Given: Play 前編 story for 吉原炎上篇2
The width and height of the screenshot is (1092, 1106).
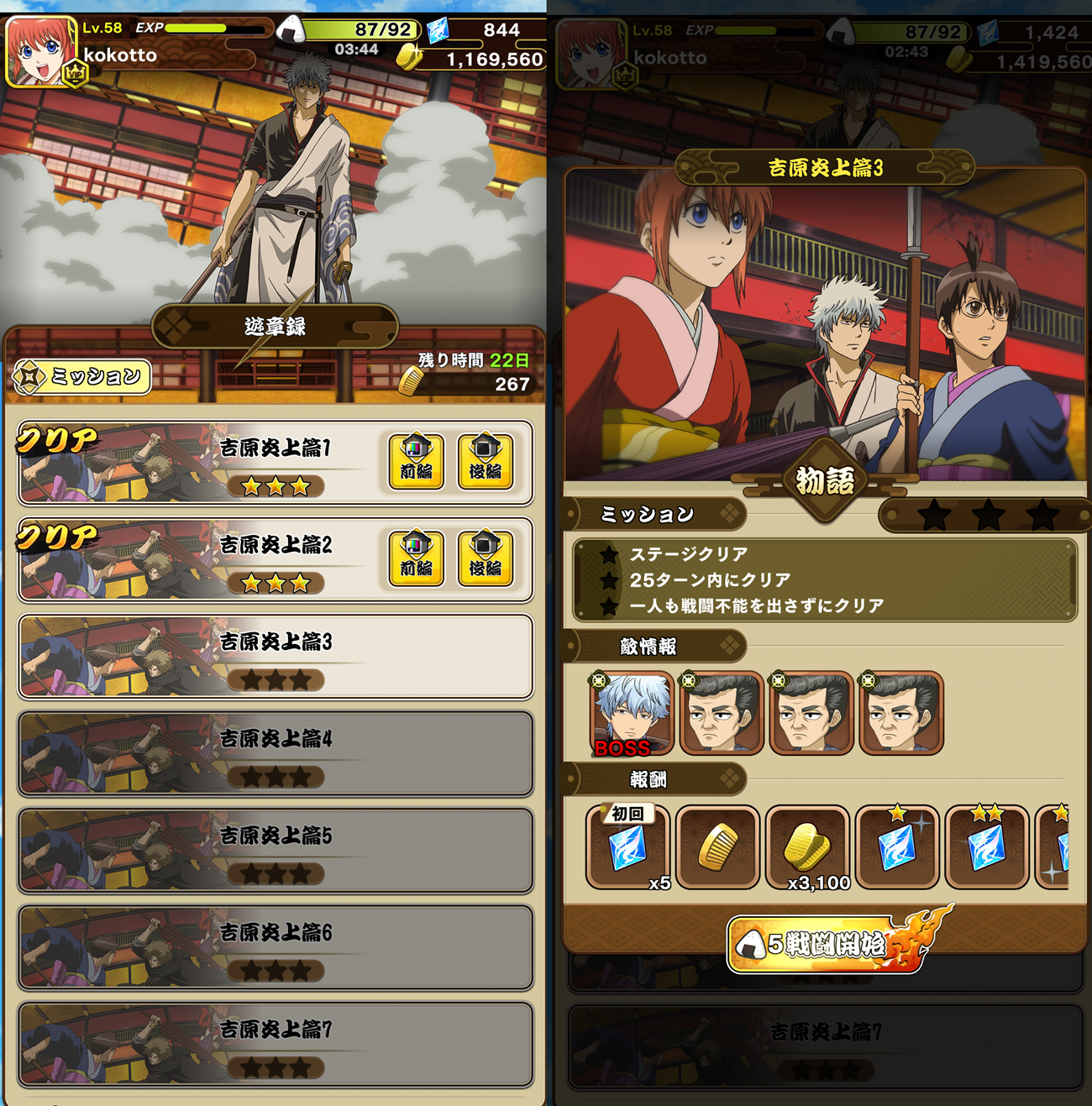Looking at the screenshot, I should tap(417, 558).
